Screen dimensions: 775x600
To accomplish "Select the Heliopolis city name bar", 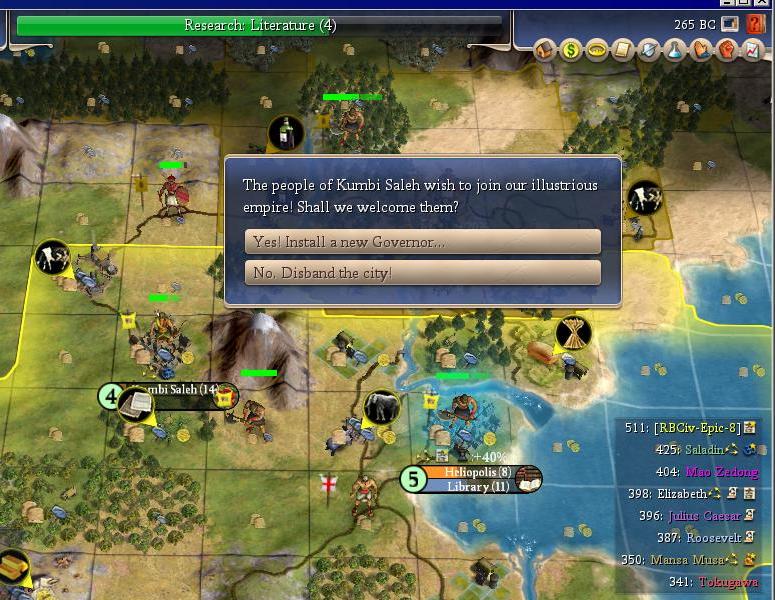I will 476,472.
